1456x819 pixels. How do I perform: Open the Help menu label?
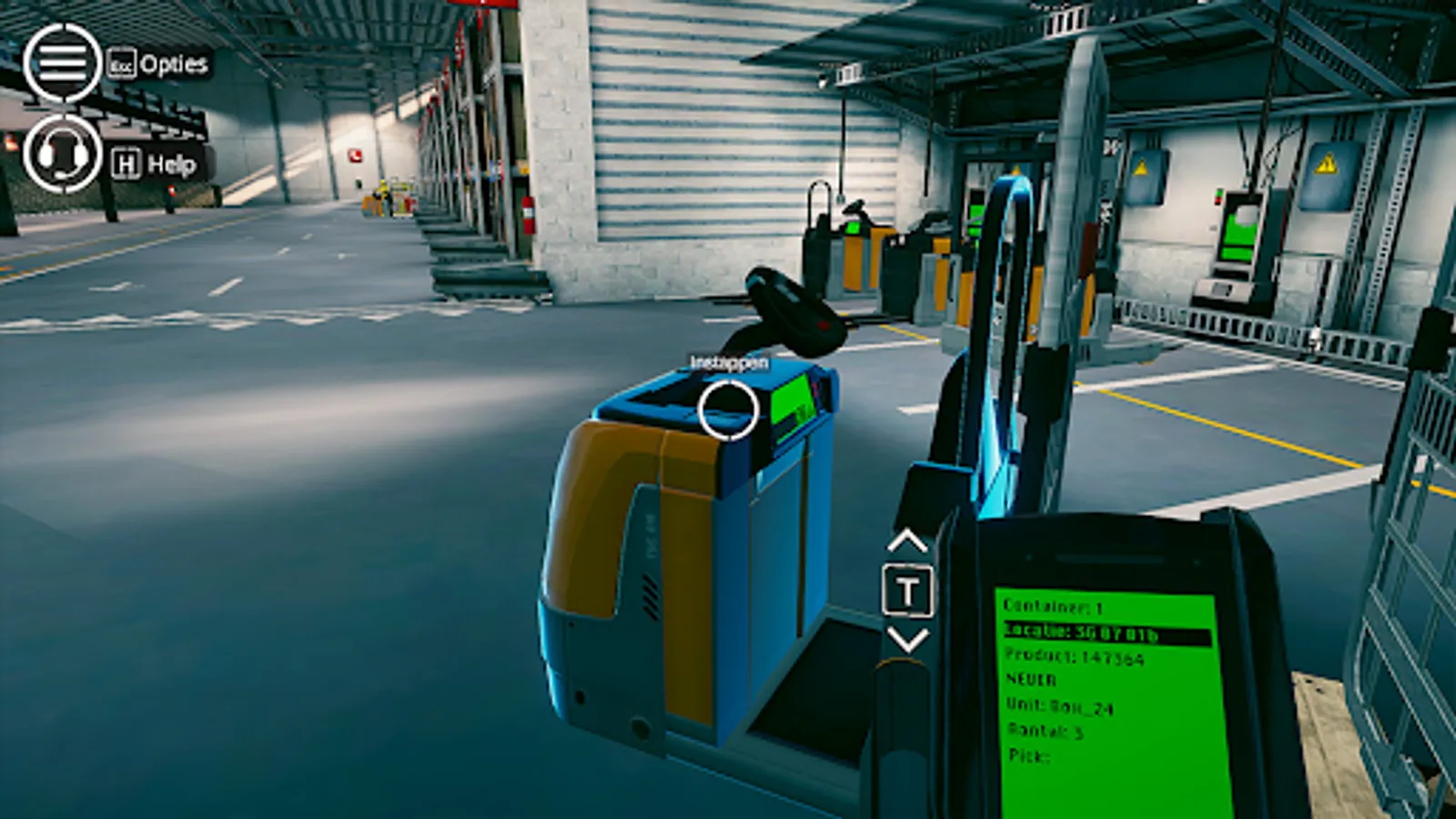[175, 166]
